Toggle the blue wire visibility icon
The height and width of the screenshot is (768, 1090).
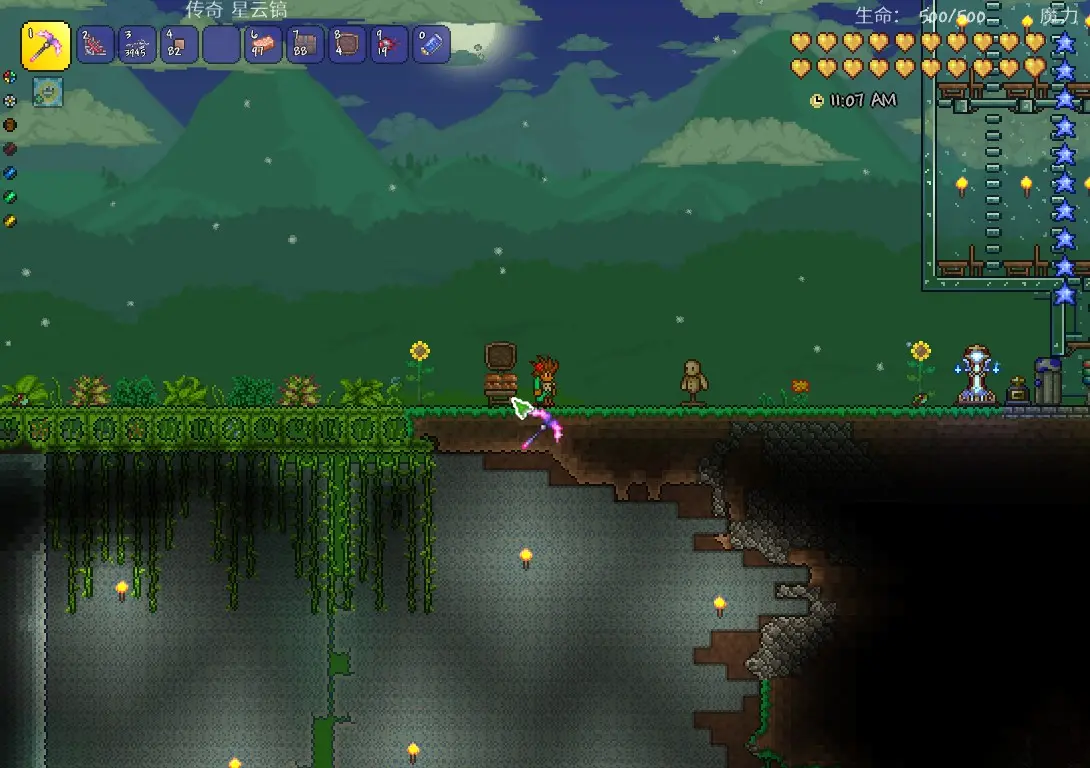coord(10,172)
